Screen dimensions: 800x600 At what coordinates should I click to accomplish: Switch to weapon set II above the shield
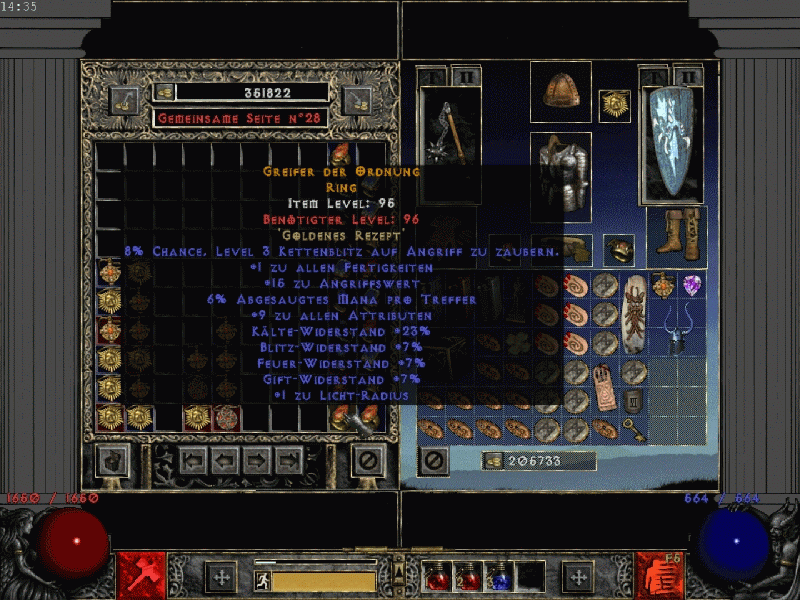[687, 75]
